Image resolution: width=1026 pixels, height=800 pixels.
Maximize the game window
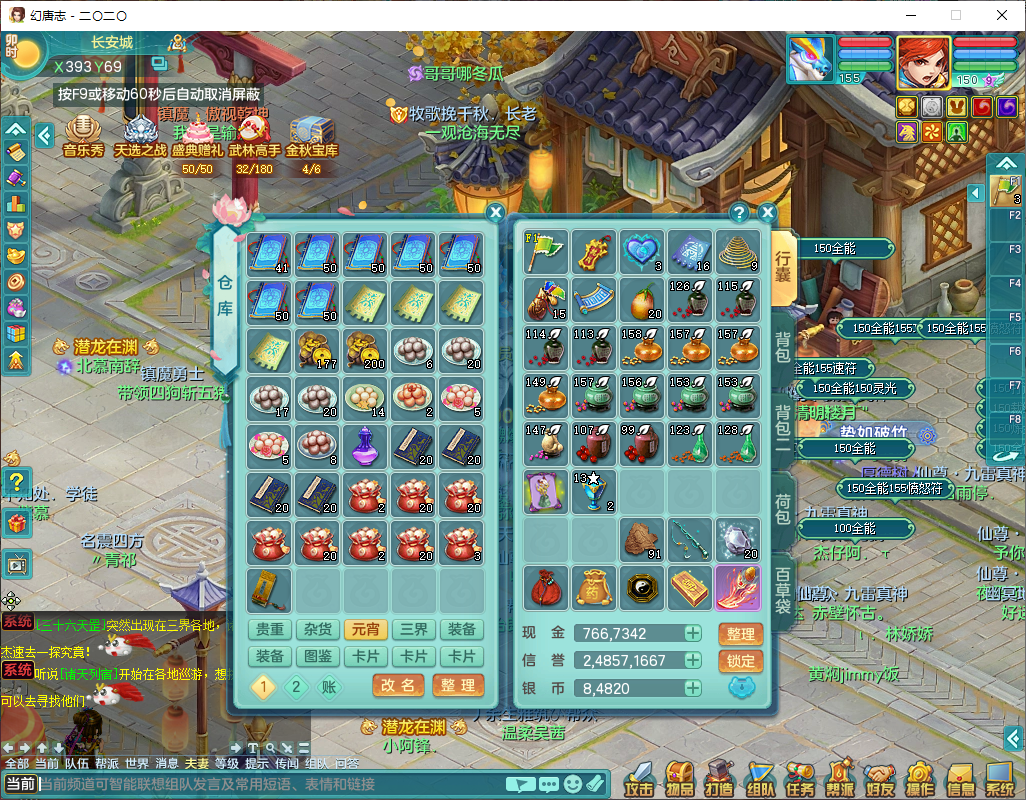tap(955, 15)
